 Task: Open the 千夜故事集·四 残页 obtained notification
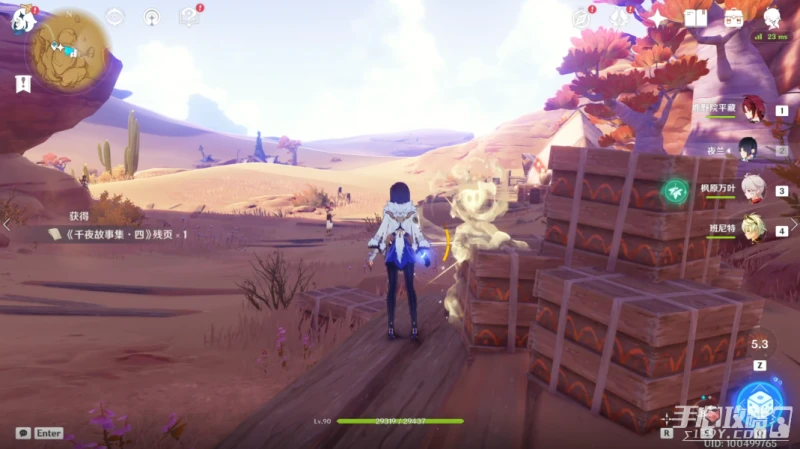click(118, 233)
